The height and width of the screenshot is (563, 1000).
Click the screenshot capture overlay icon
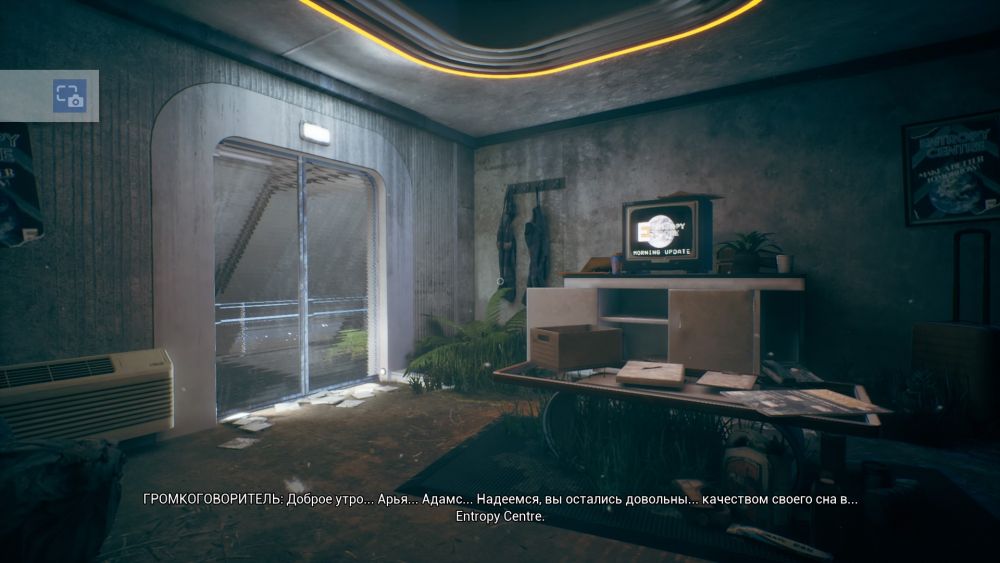70,96
